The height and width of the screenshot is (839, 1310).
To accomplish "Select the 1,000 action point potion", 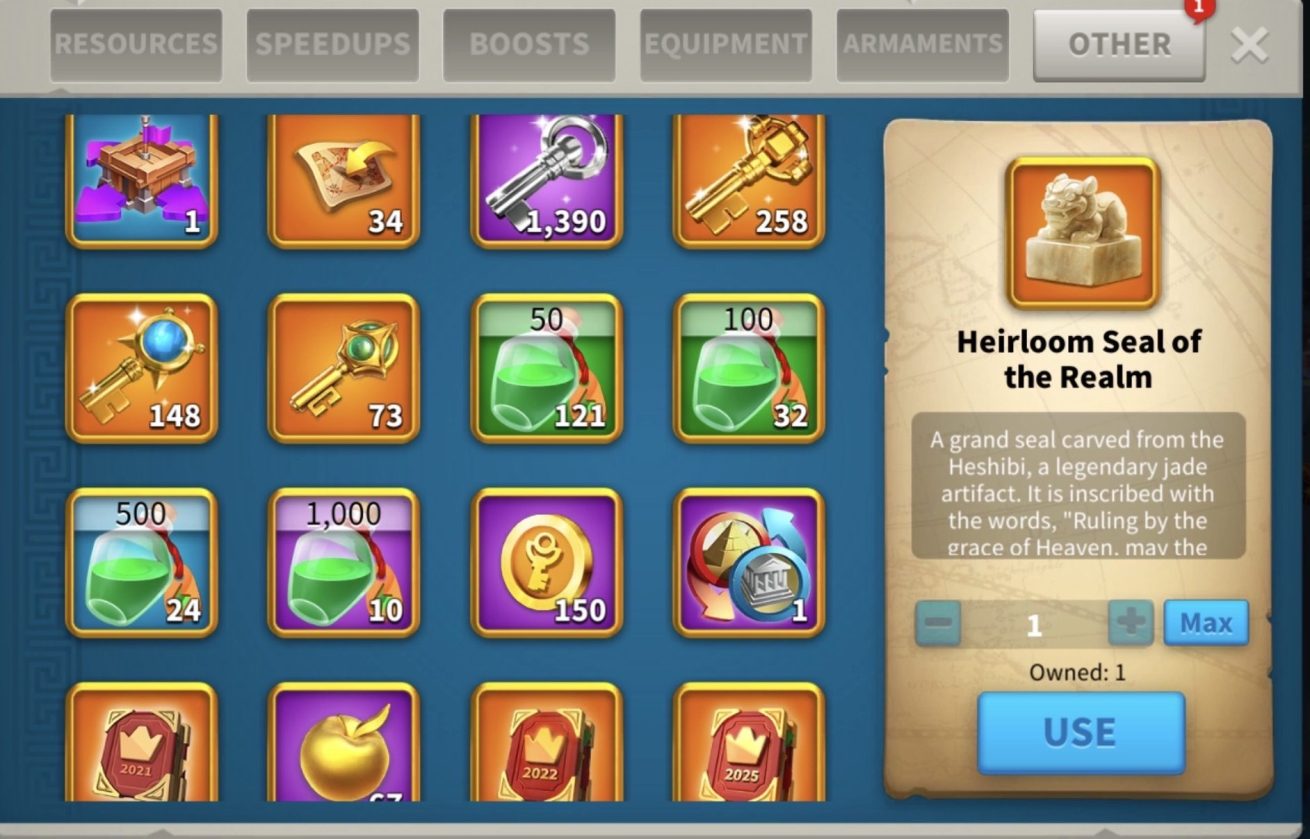I will point(344,563).
